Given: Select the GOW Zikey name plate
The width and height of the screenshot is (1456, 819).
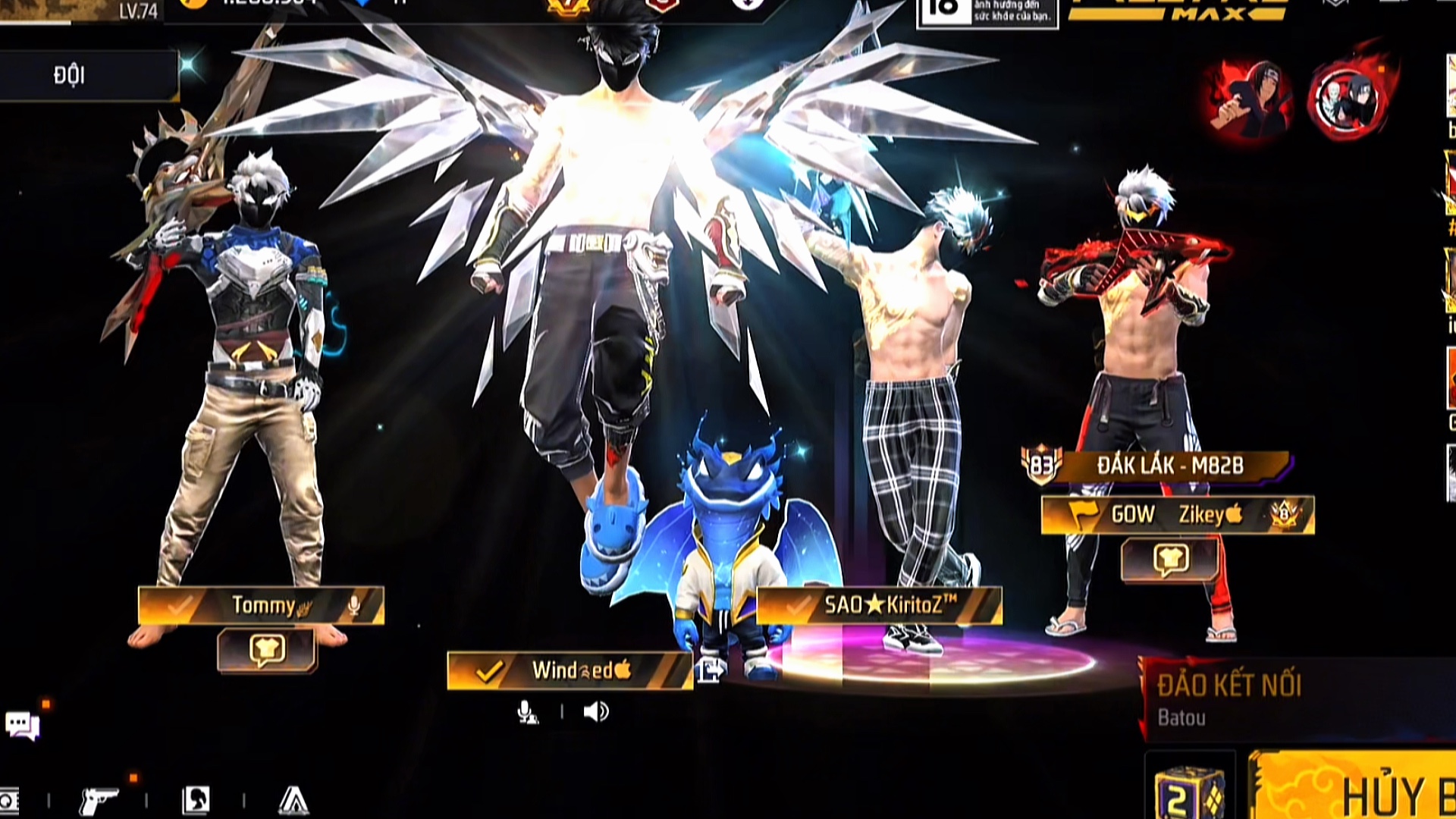Looking at the screenshot, I should pyautogui.click(x=1177, y=515).
